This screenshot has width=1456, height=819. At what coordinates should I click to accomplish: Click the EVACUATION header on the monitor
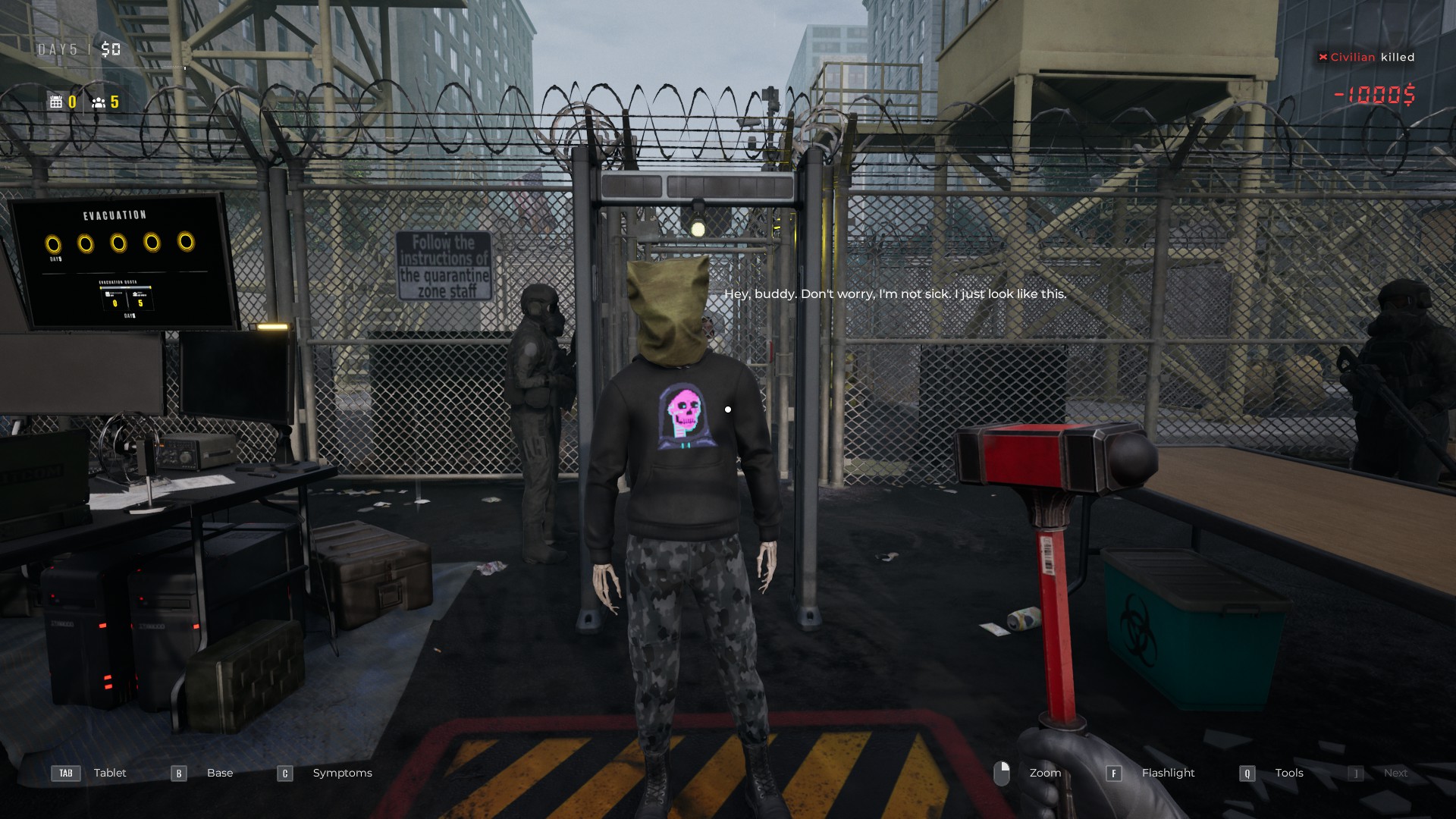click(115, 215)
